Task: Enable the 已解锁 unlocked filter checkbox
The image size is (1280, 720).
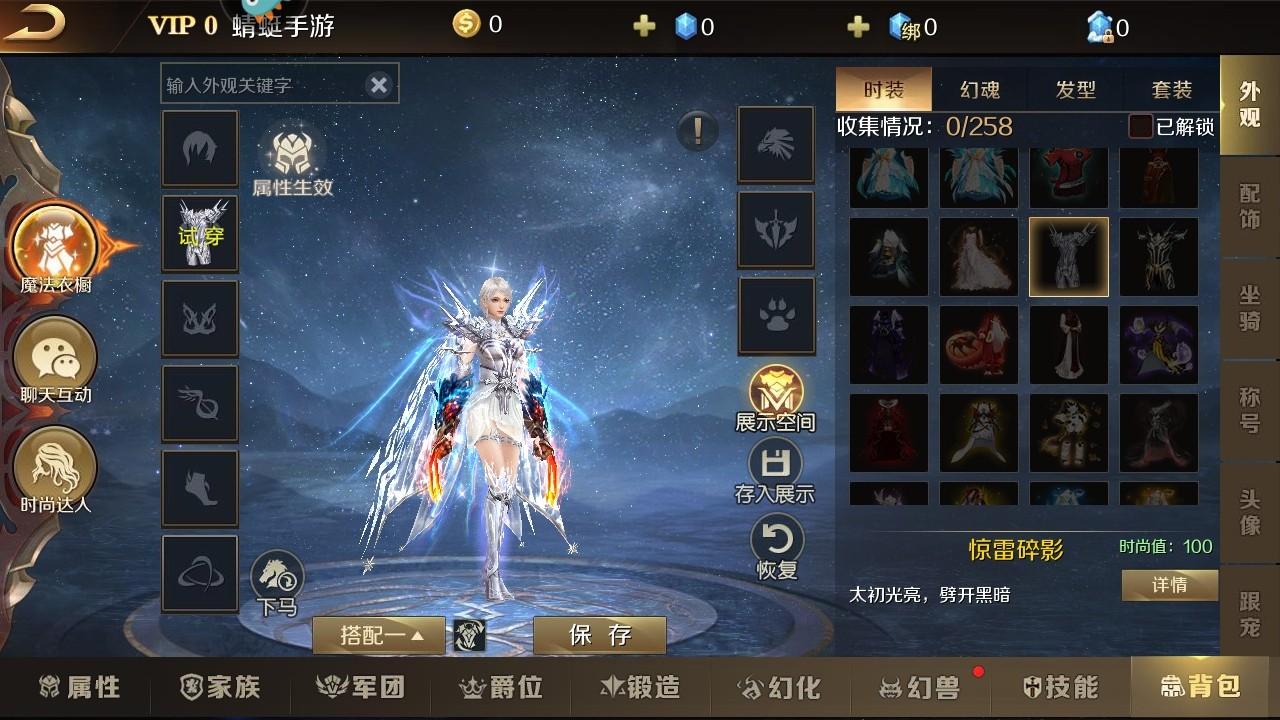Action: click(1143, 127)
